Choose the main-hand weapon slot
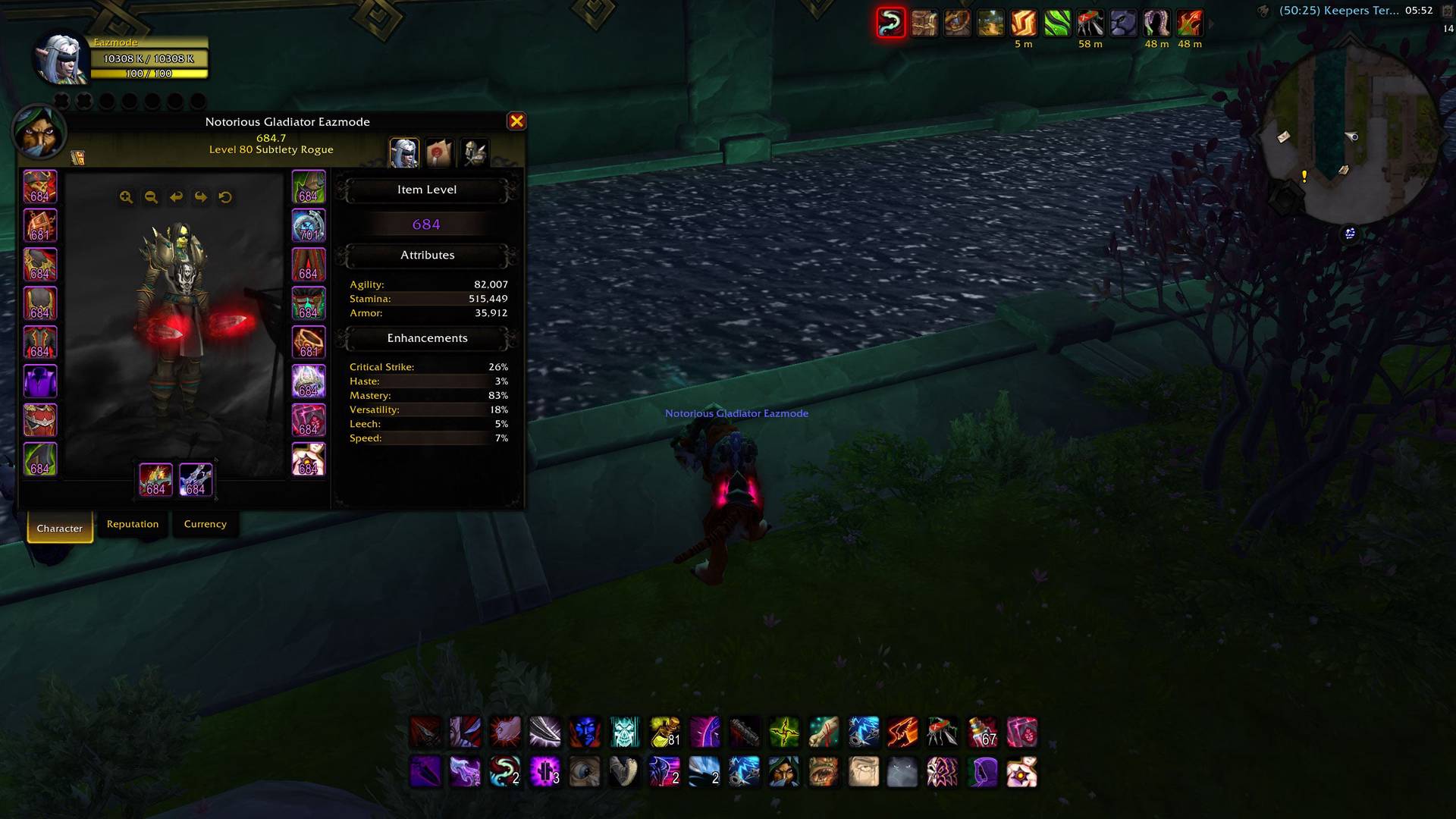1456x819 pixels. (x=155, y=479)
